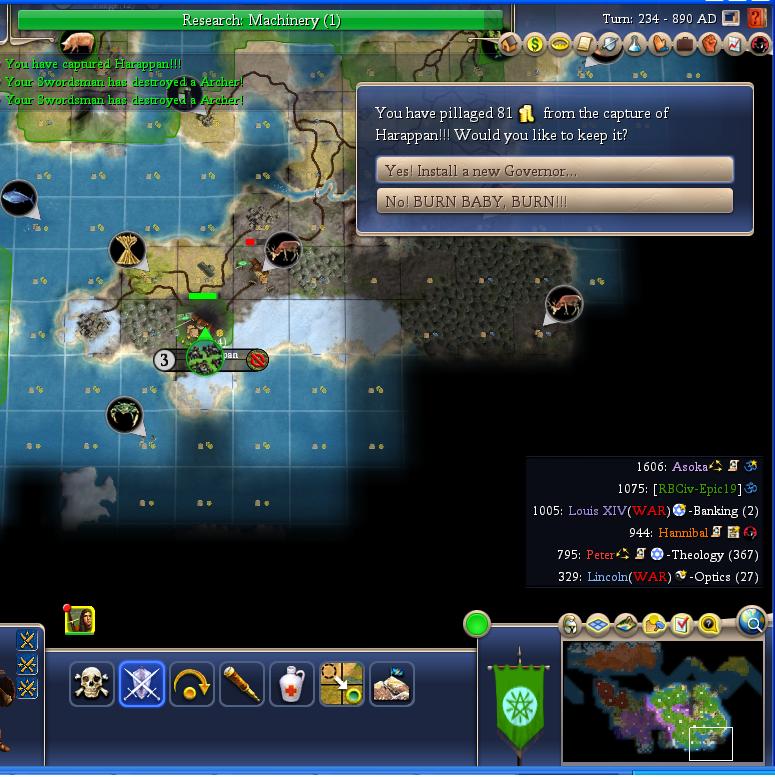The height and width of the screenshot is (777, 775).
Task: Use the red cross jug heal action
Action: click(292, 684)
